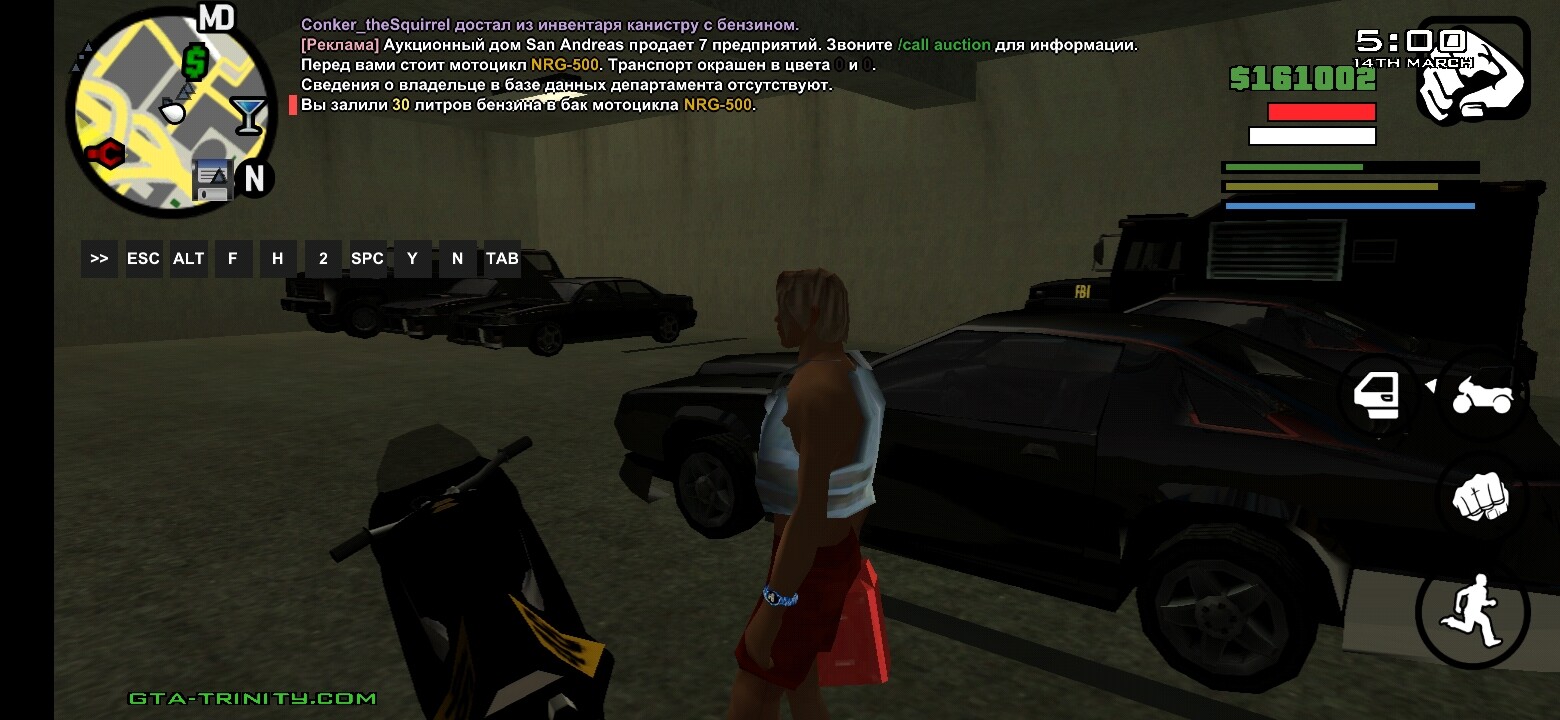Tap the N key button

pyautogui.click(x=457, y=259)
